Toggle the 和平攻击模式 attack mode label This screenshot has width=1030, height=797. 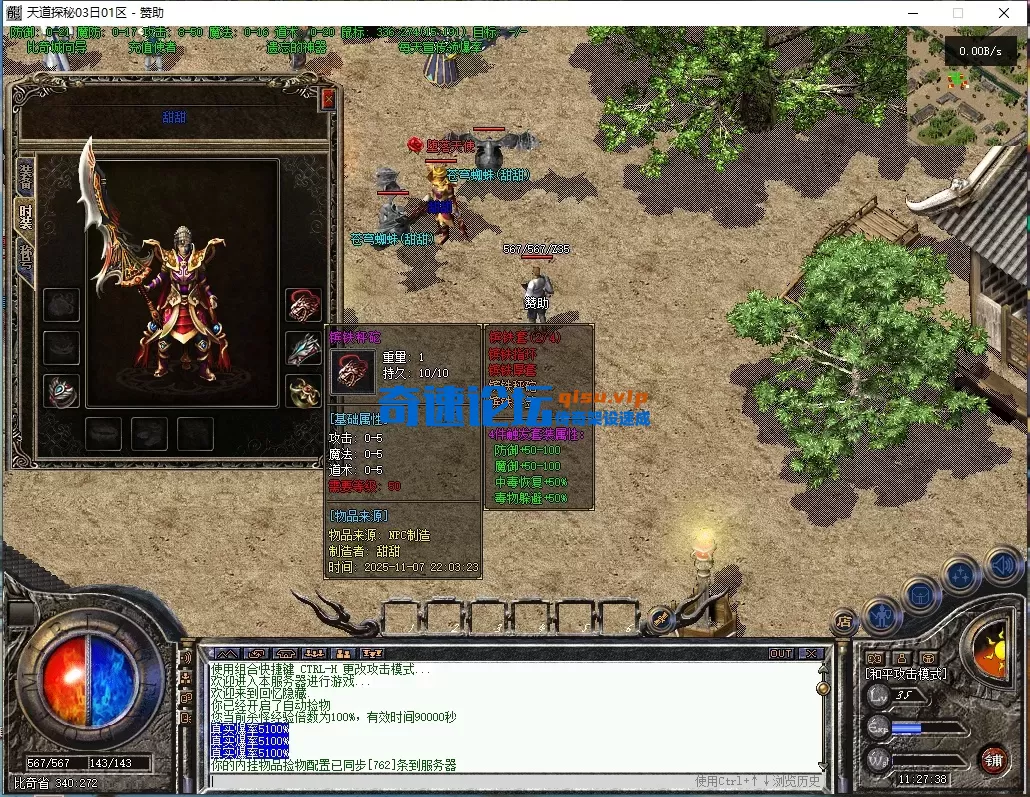[x=905, y=674]
